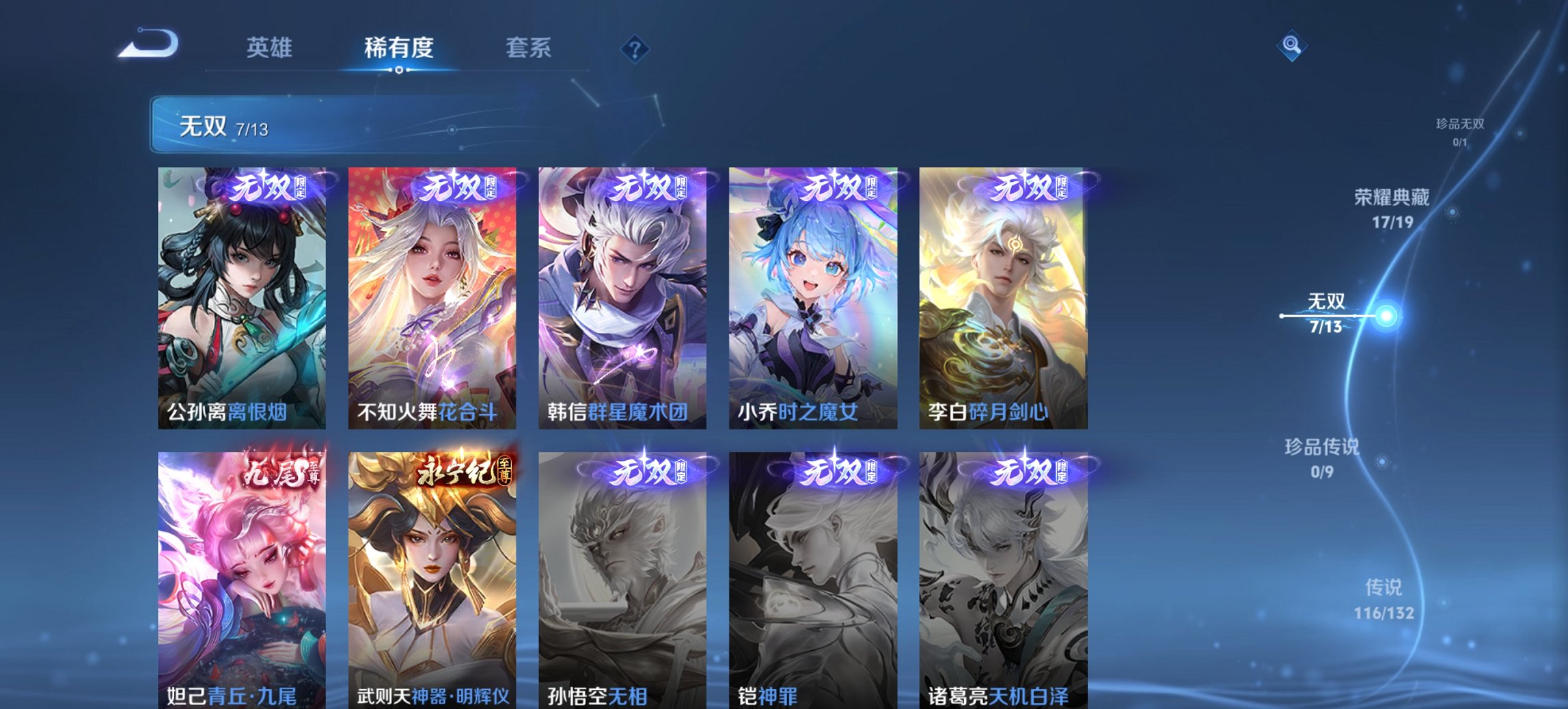Open the help question mark icon
The width and height of the screenshot is (1568, 709).
pos(634,46)
